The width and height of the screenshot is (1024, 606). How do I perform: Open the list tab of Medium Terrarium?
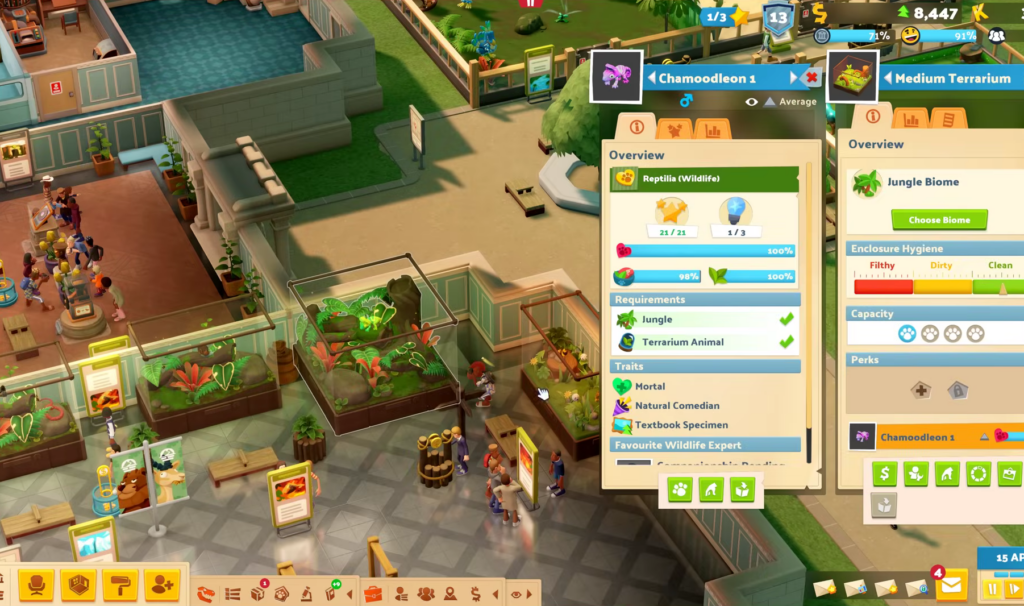[x=947, y=118]
